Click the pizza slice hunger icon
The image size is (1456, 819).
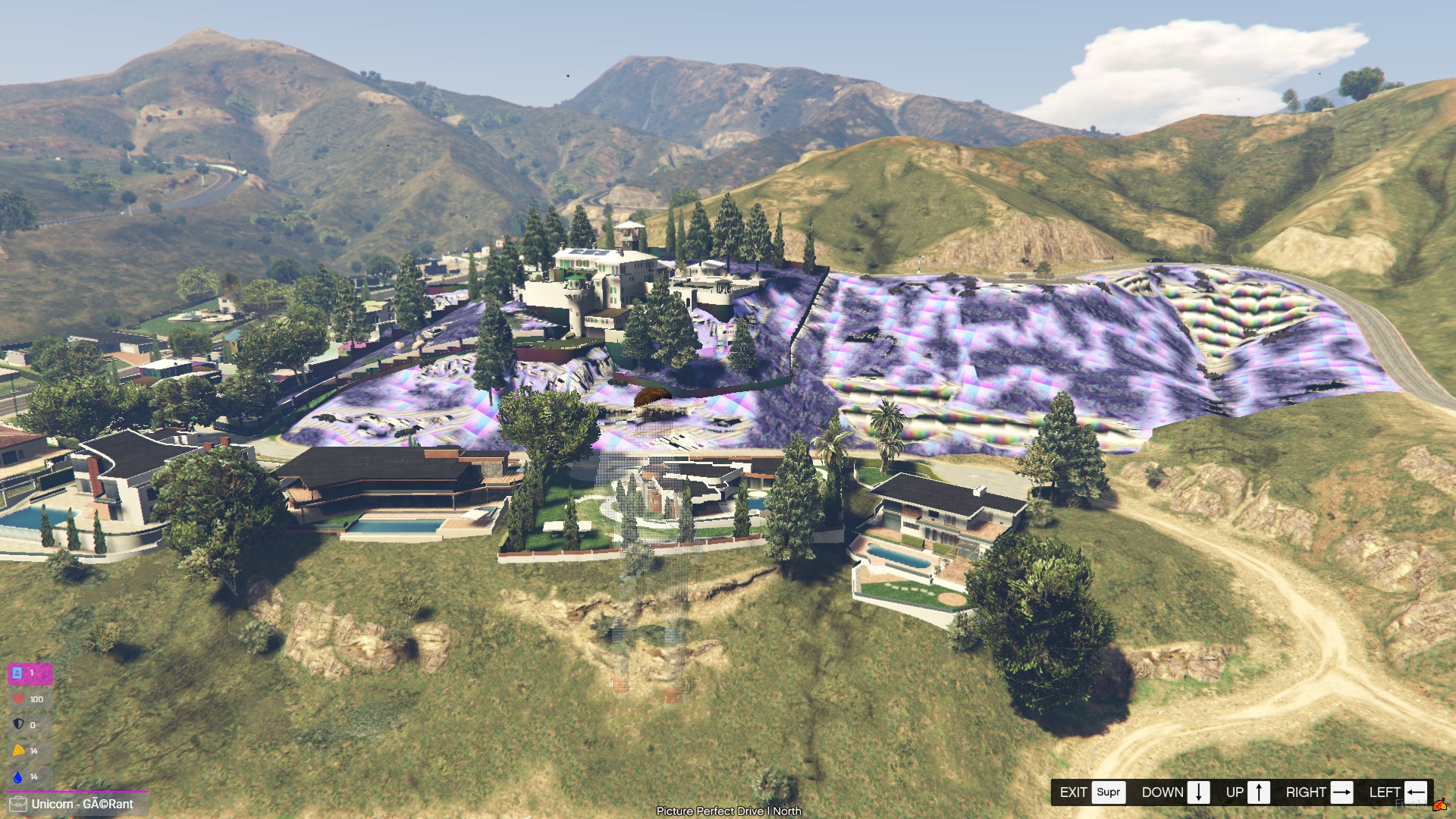coord(17,751)
